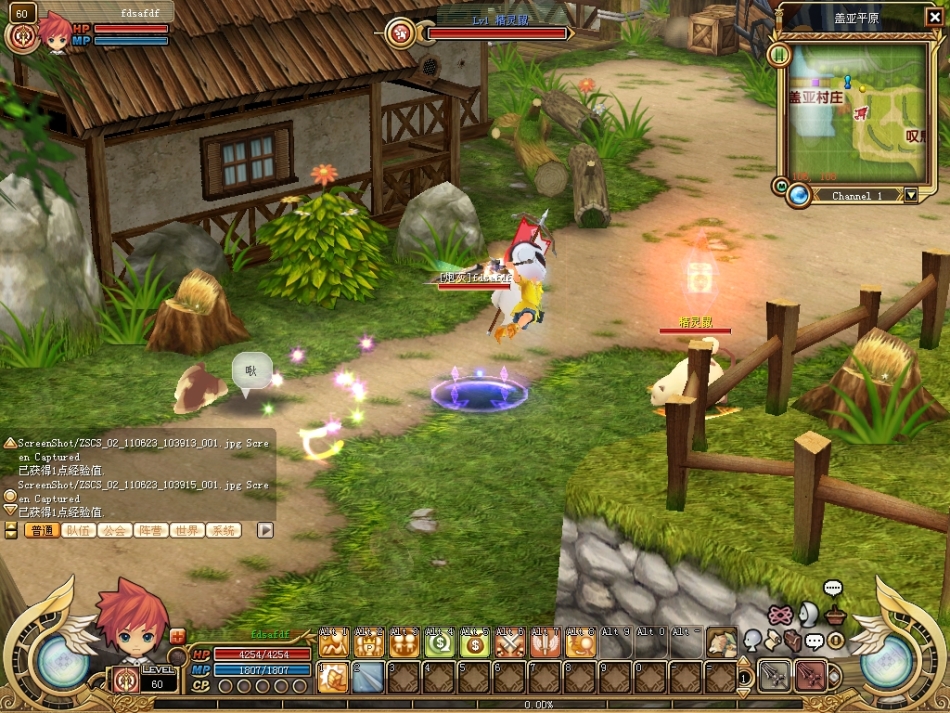The image size is (950, 713).
Task: Select the crossed swords Alt 6 icon
Action: click(x=511, y=644)
